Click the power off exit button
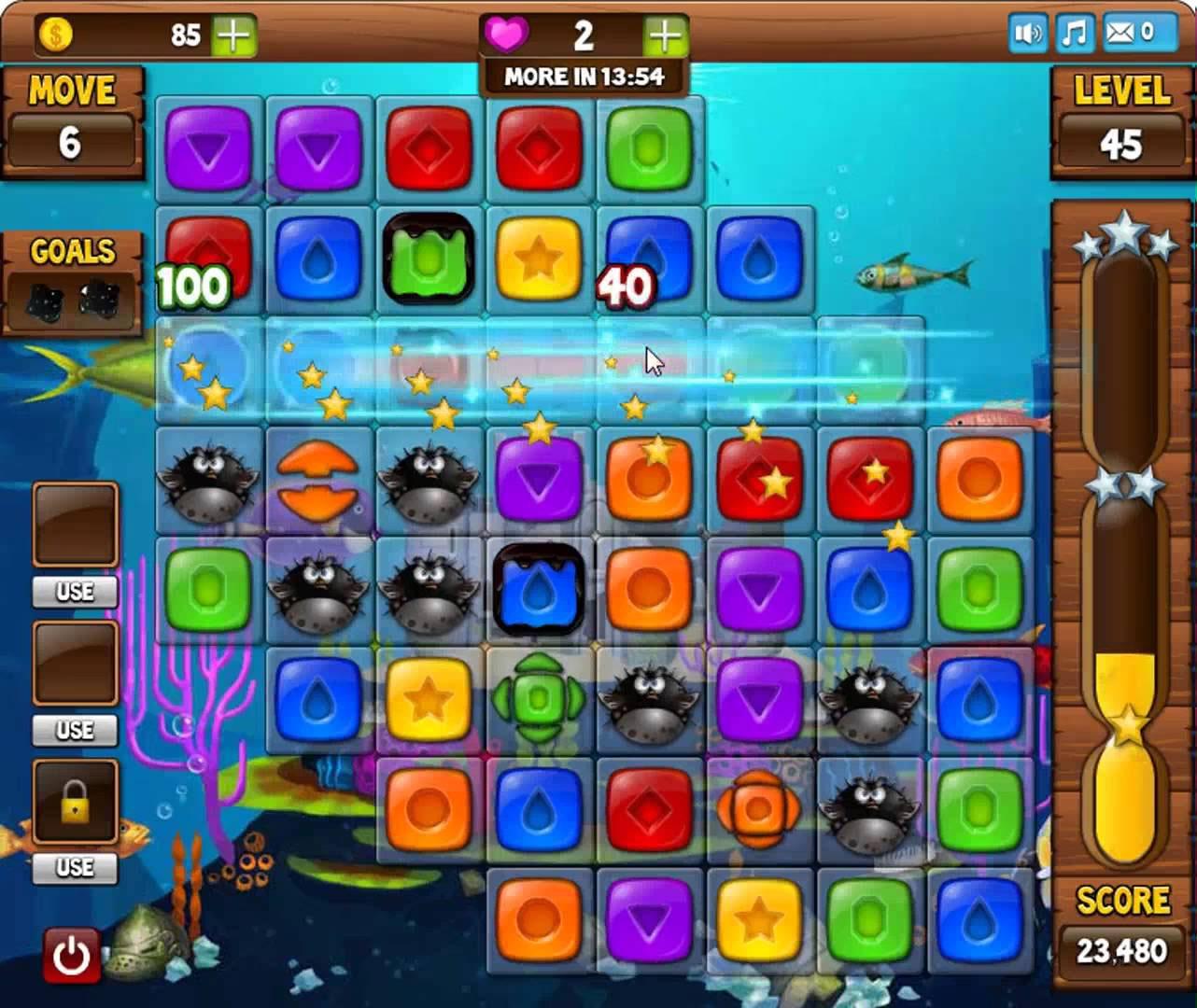 click(73, 954)
